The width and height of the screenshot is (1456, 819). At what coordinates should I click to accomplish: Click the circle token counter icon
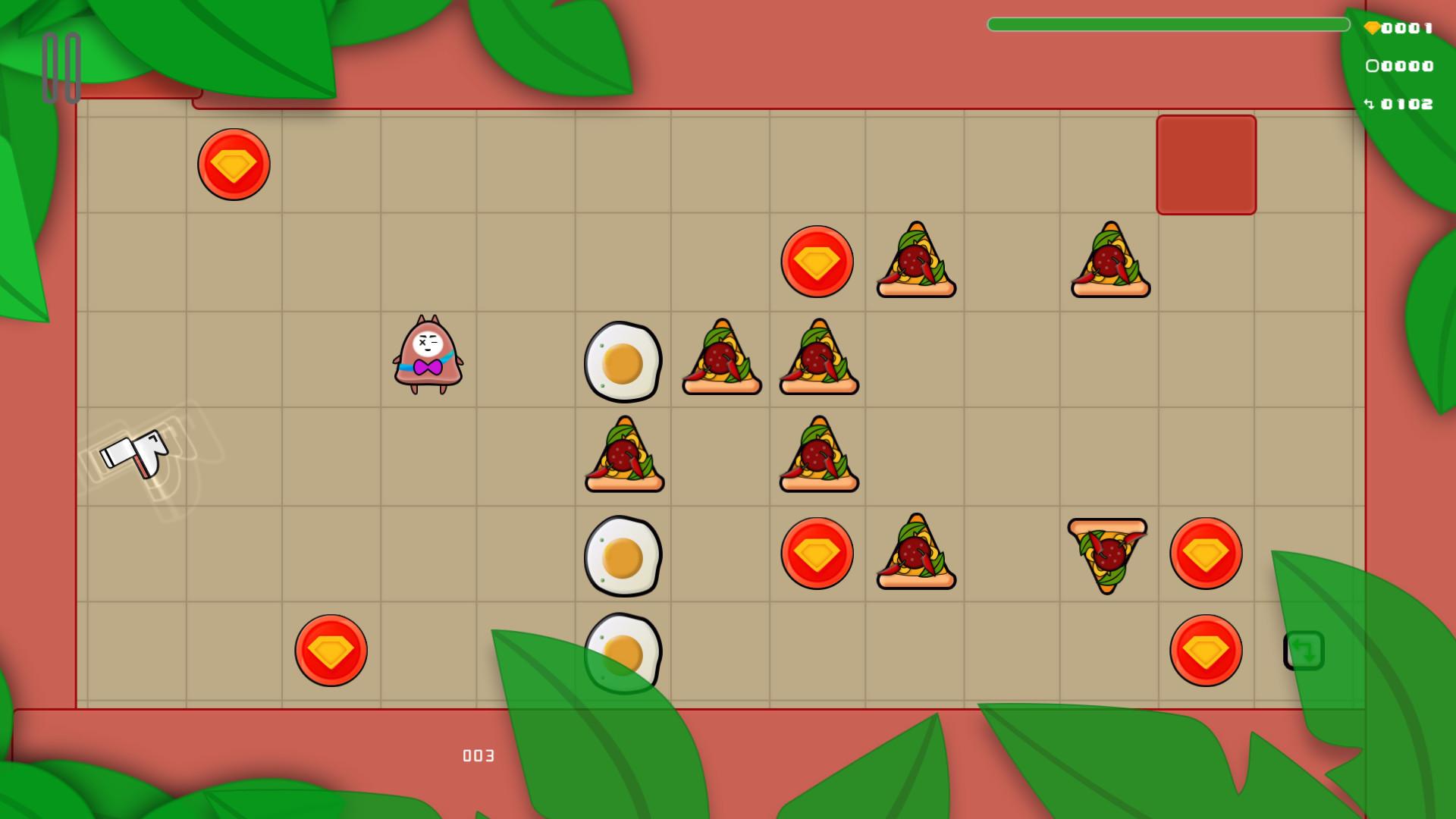point(1374,67)
